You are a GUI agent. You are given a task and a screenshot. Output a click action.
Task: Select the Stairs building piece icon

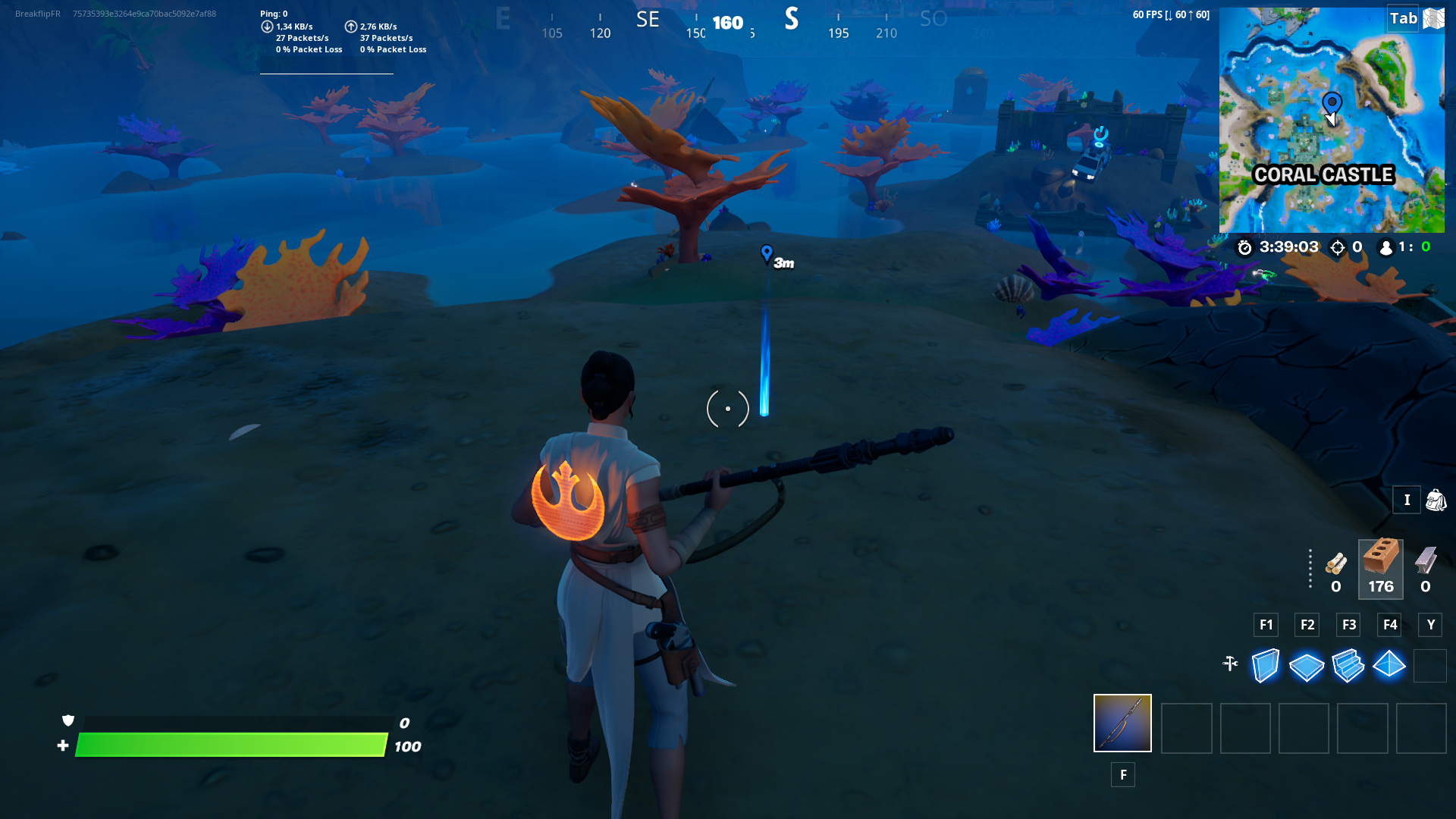pos(1348,665)
